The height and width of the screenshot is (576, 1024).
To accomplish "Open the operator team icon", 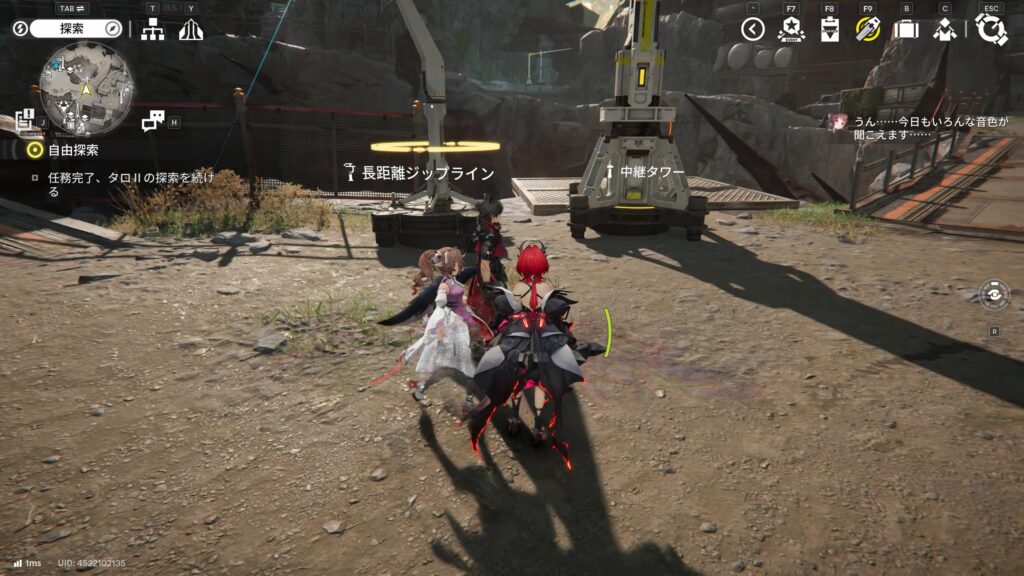I will click(944, 30).
